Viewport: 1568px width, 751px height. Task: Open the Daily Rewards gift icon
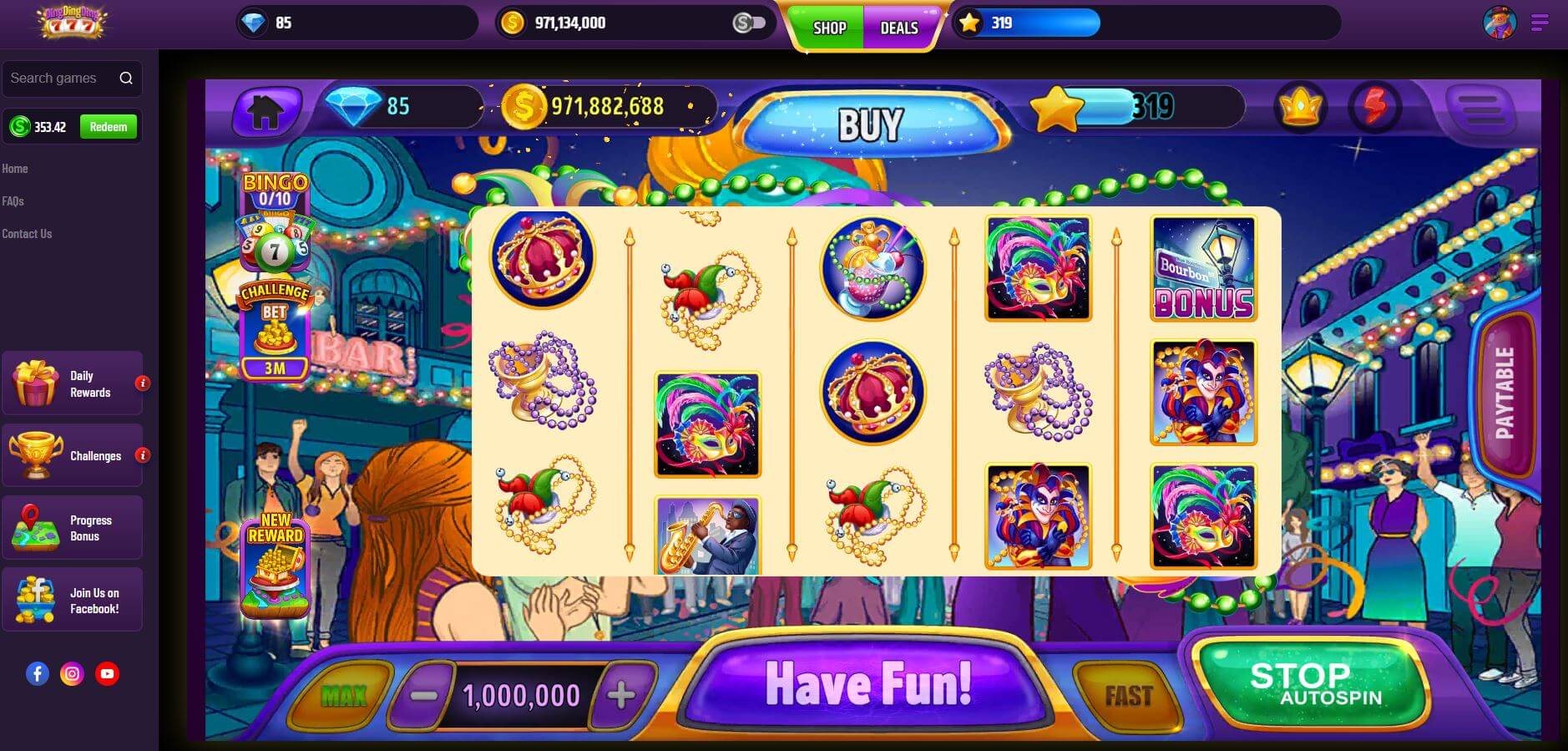point(34,383)
